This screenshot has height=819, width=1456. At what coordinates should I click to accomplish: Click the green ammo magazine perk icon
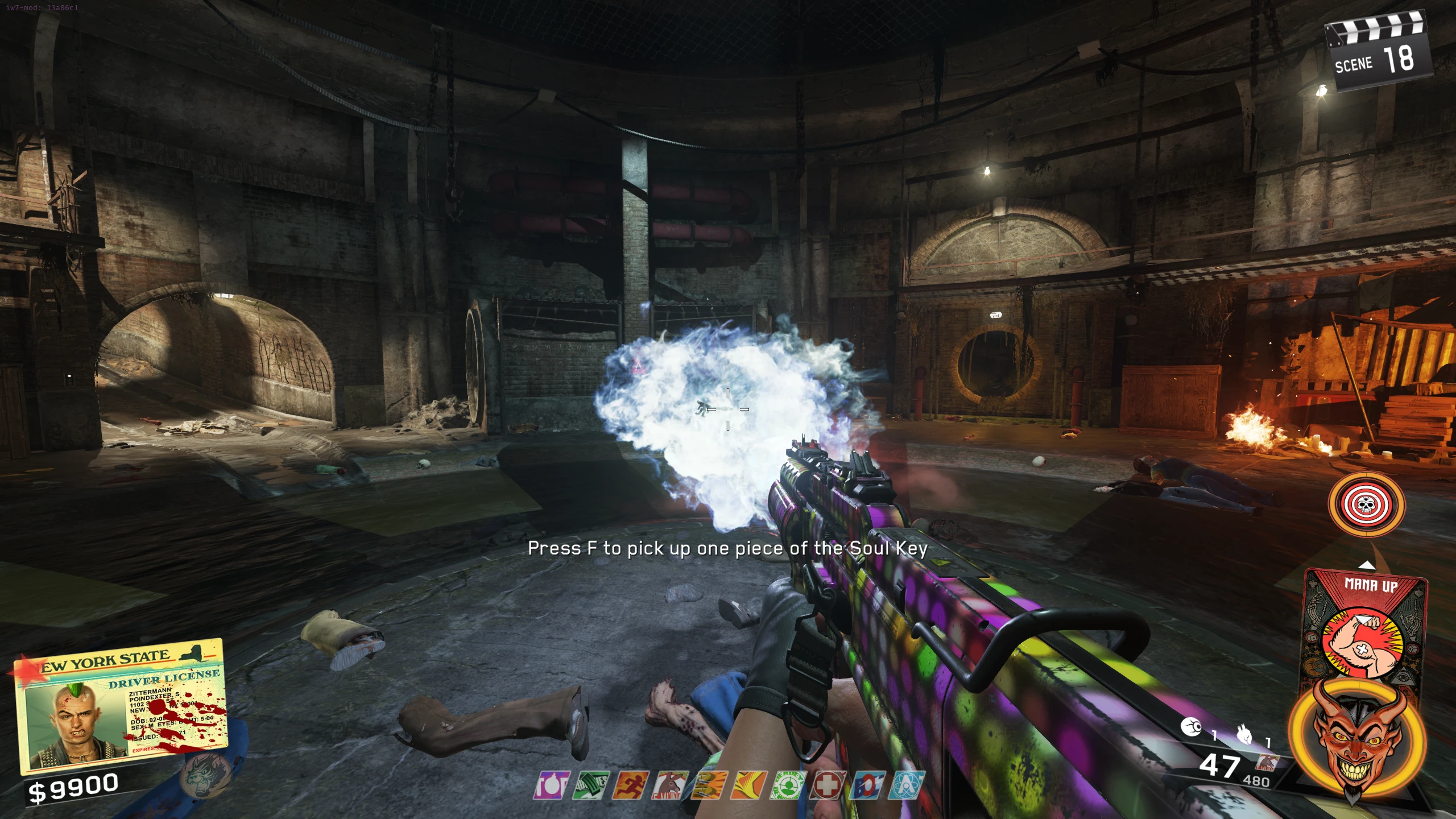[590, 785]
